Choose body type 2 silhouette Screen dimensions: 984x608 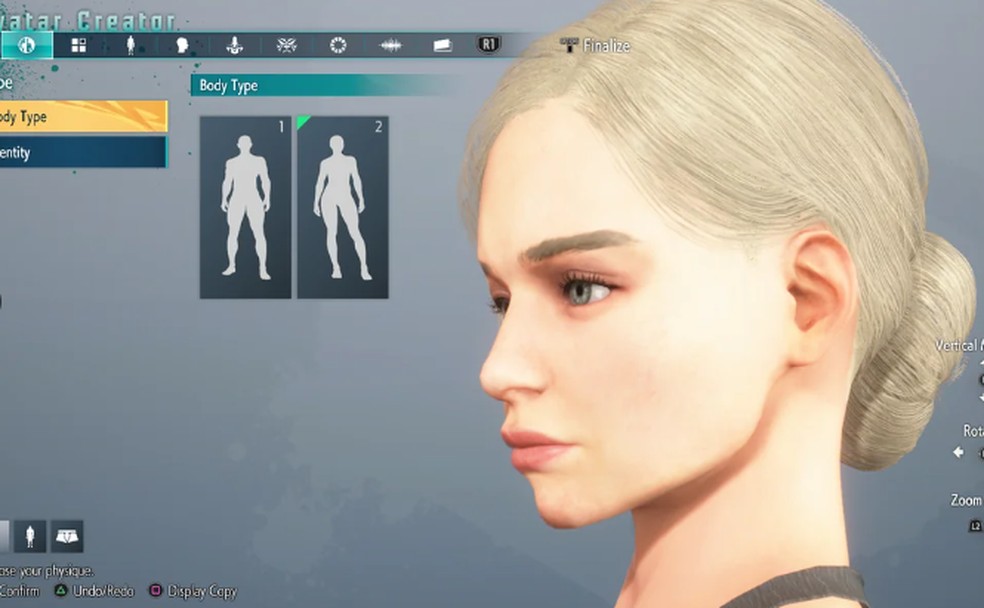point(342,207)
